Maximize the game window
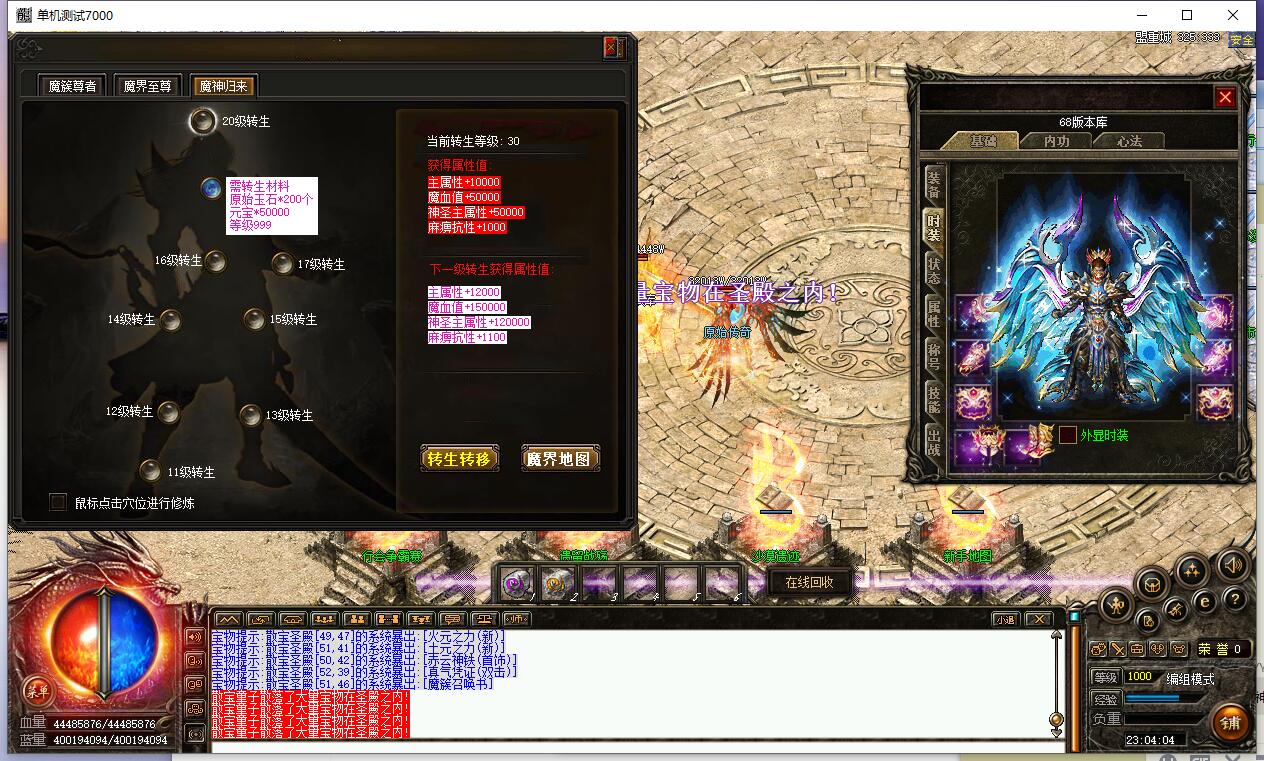 1187,15
